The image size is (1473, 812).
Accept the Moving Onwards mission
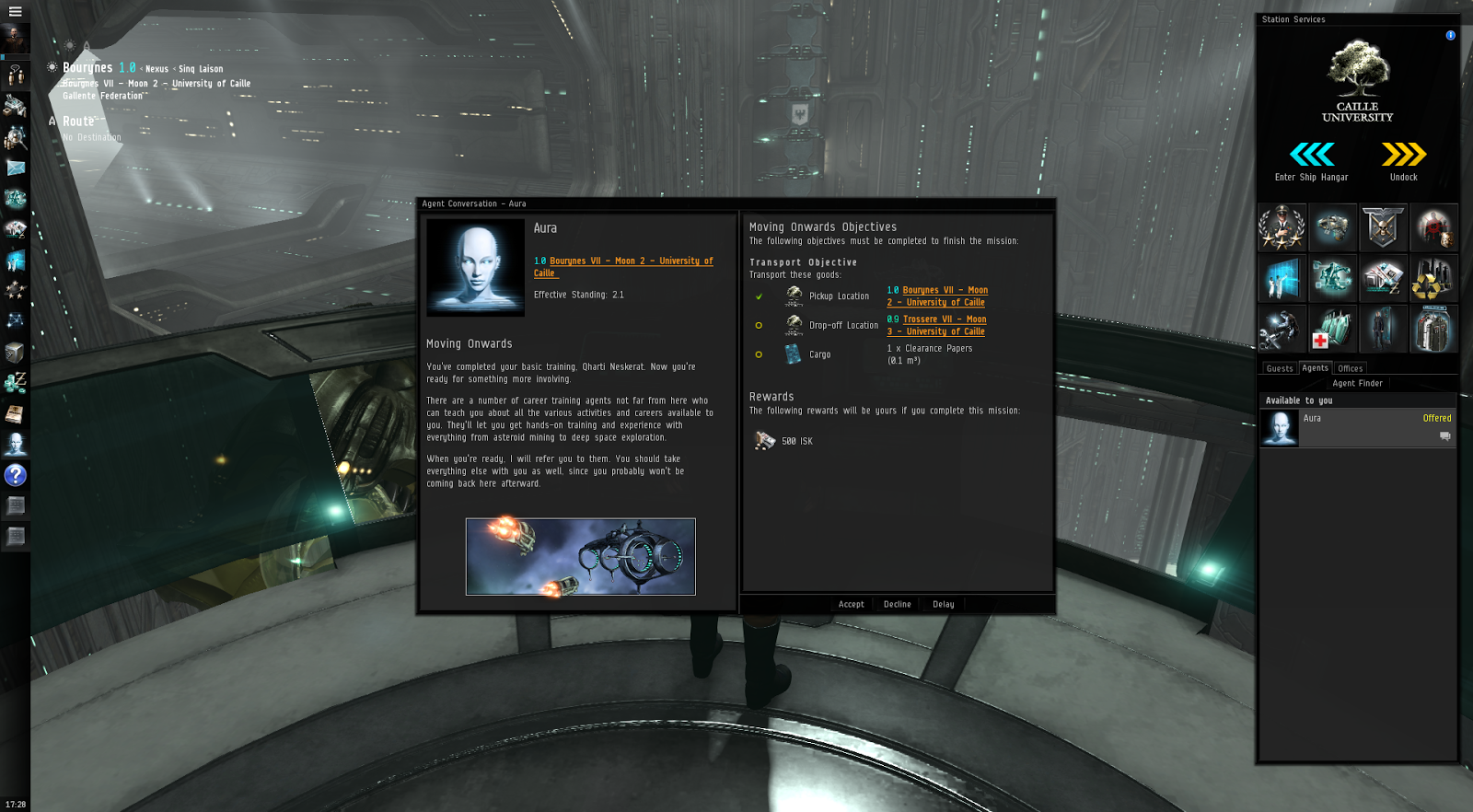click(x=850, y=604)
